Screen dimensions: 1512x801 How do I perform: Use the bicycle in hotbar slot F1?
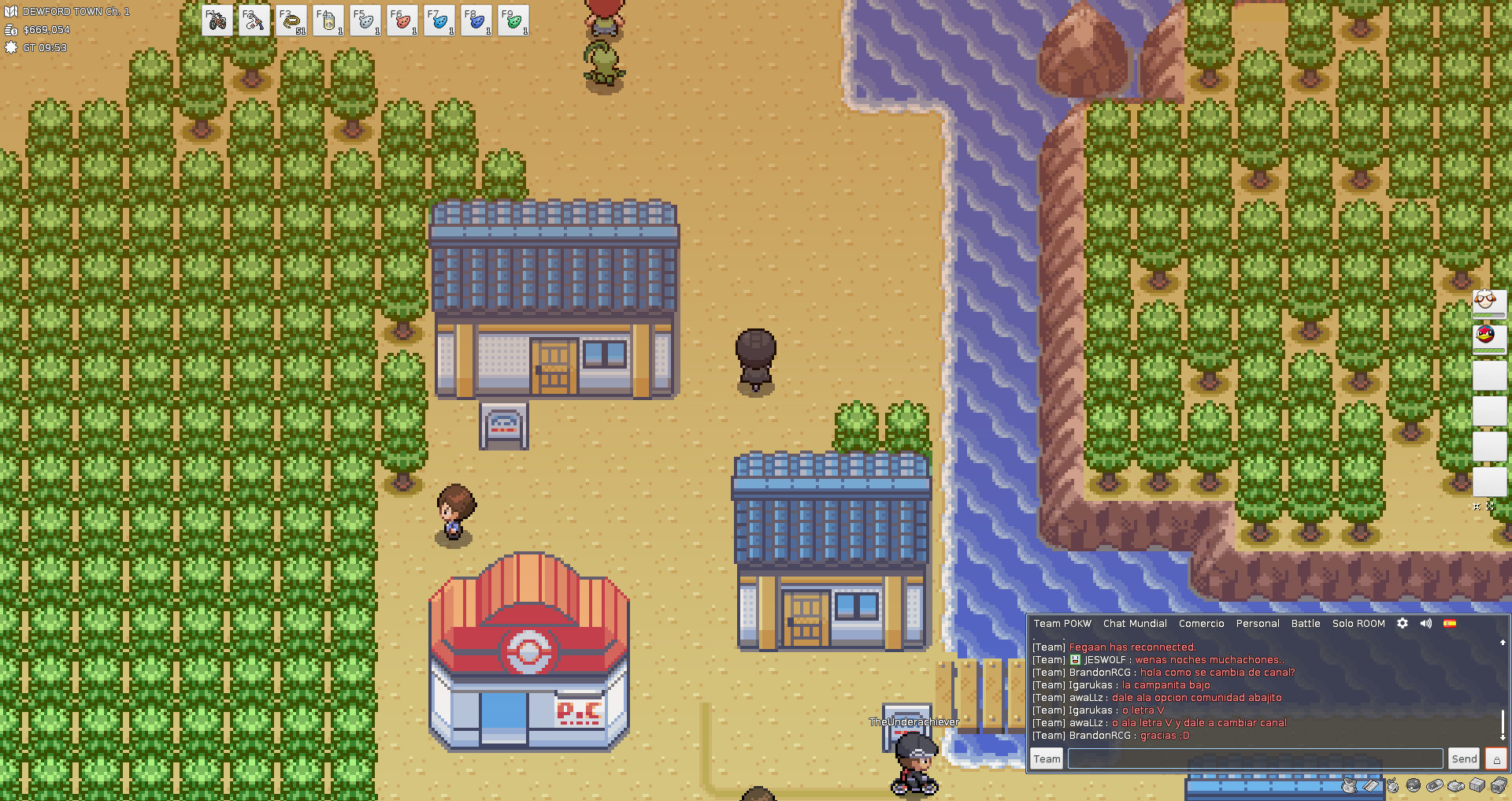tap(217, 21)
